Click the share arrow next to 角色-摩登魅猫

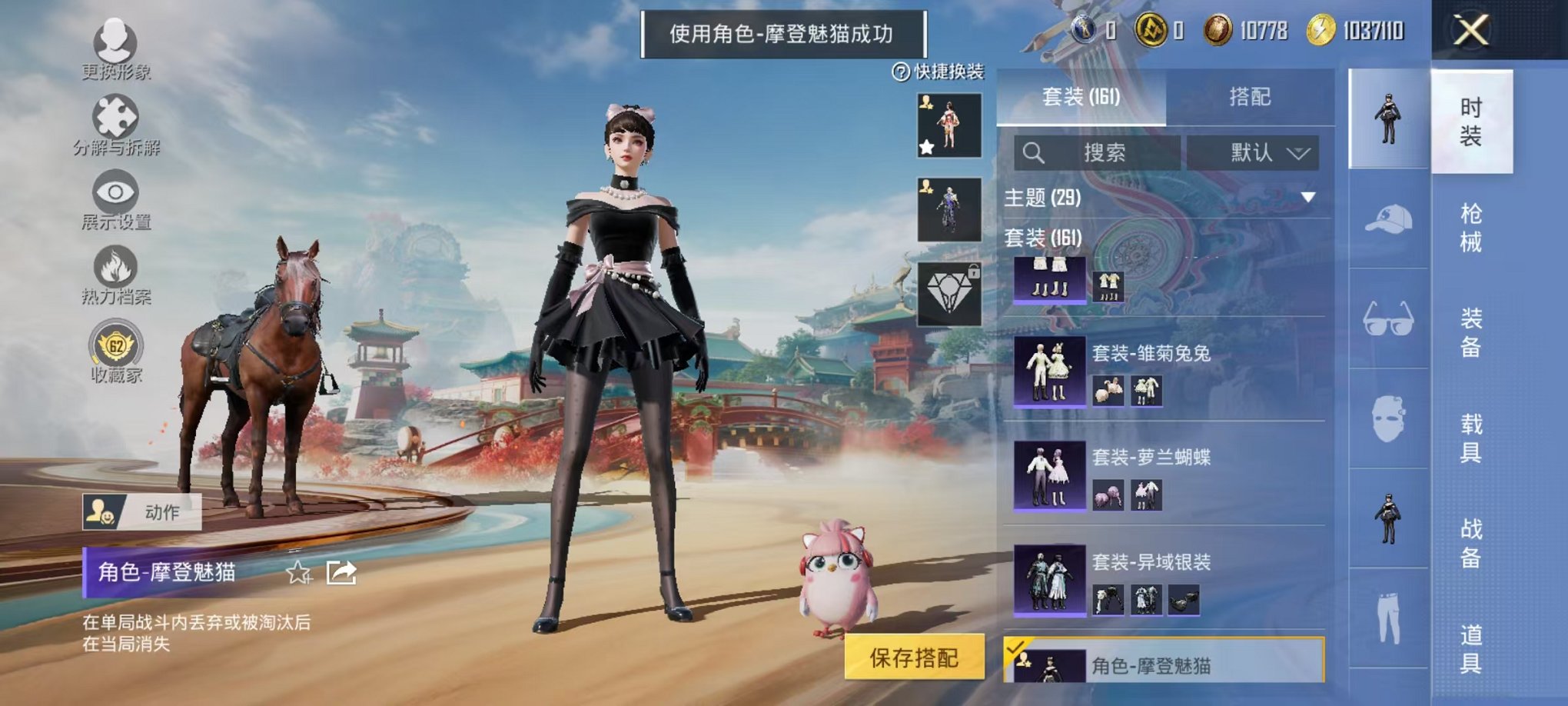(341, 573)
